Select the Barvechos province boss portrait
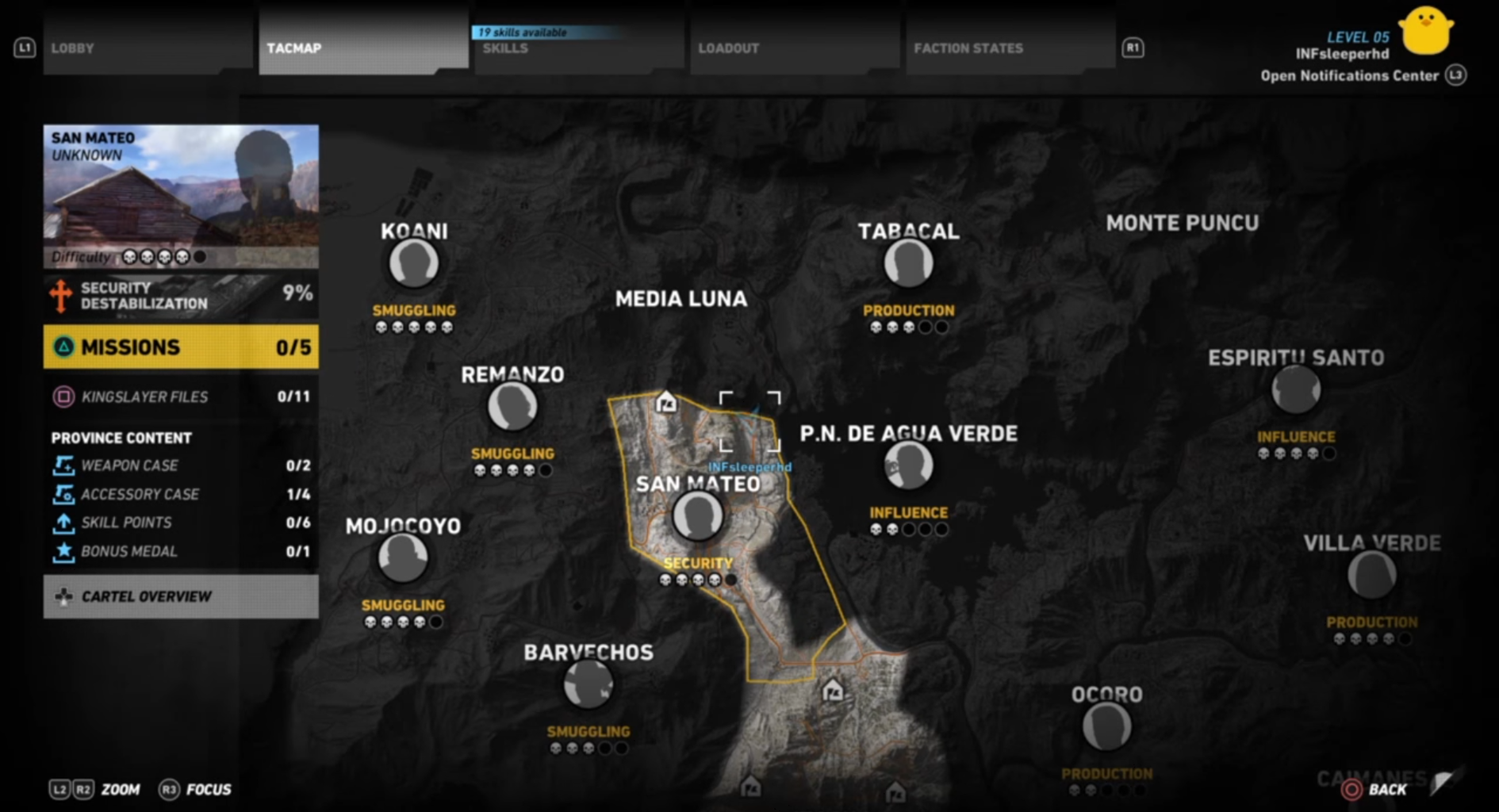 point(588,684)
